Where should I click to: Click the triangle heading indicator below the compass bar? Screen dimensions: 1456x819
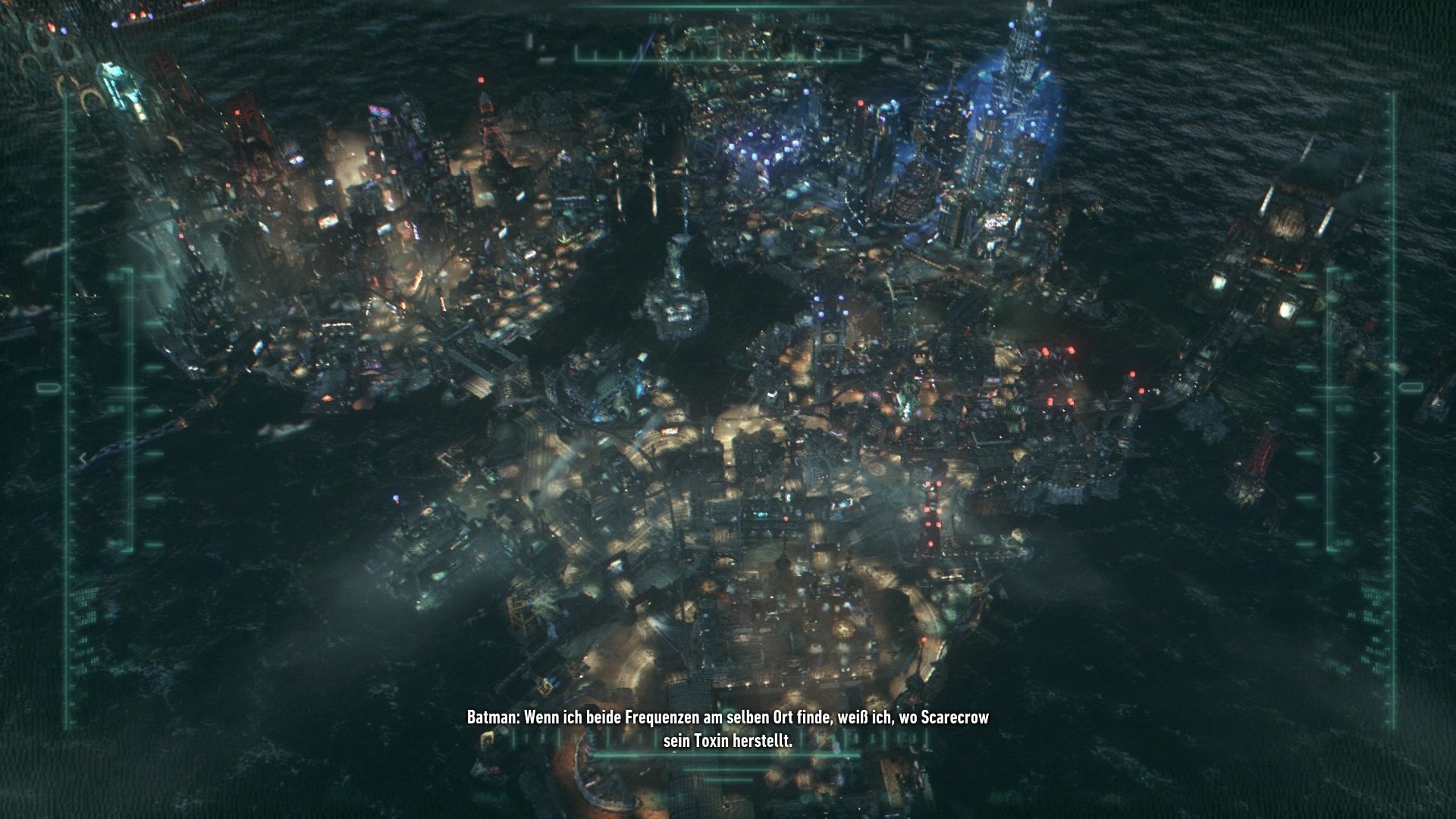[x=734, y=68]
